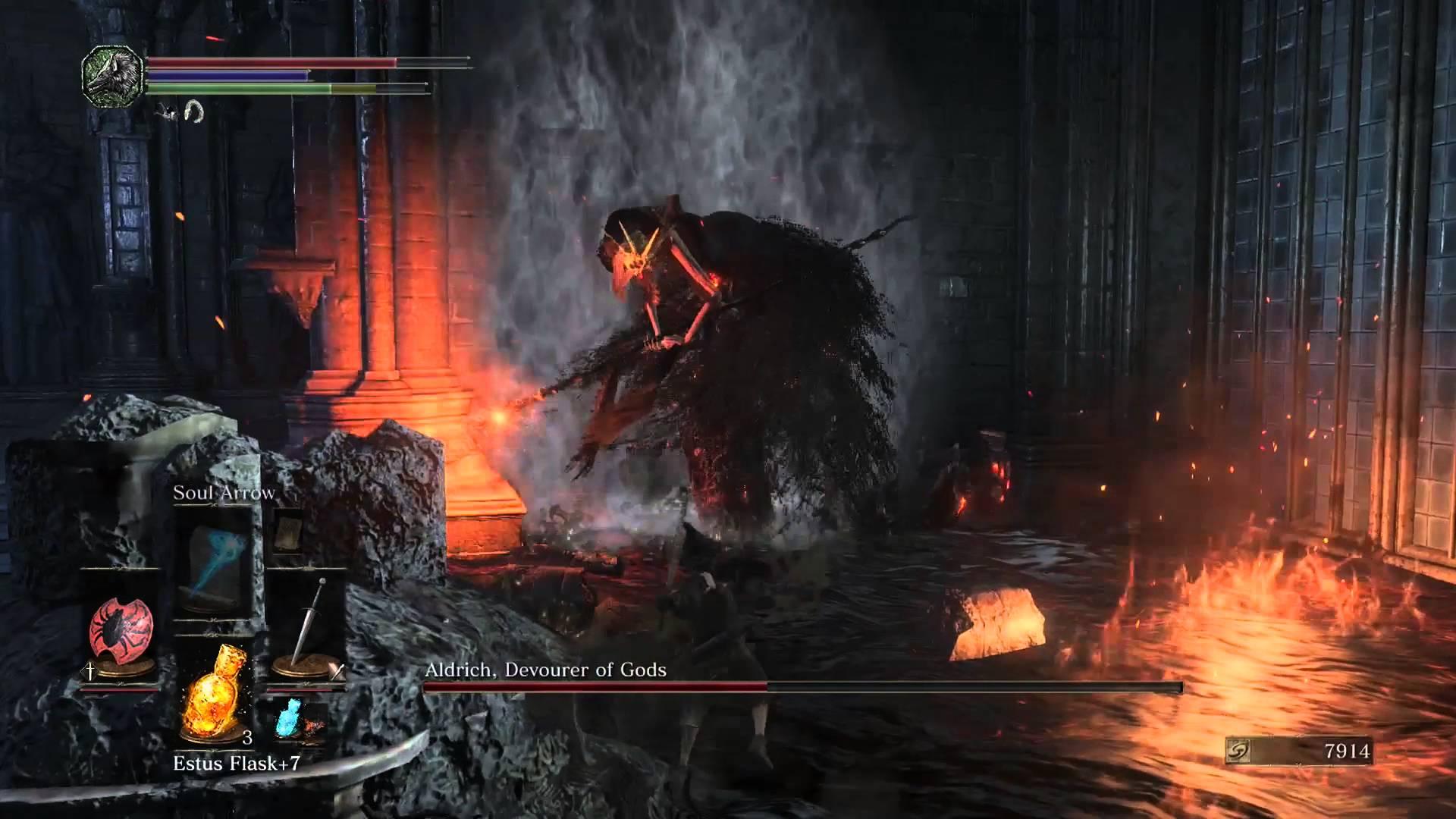Click the small scroll icon beside Soul Arrow

pyautogui.click(x=288, y=530)
